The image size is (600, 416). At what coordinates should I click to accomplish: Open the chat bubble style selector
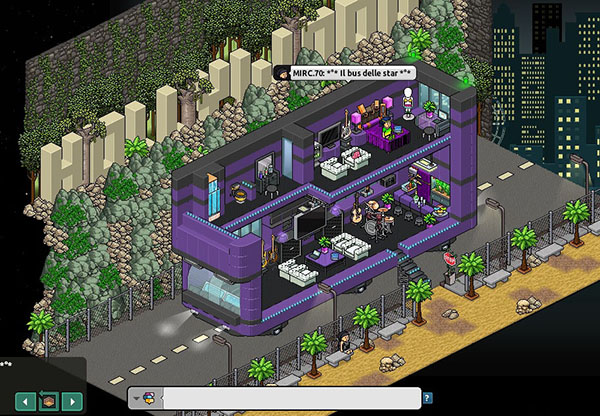pos(145,398)
